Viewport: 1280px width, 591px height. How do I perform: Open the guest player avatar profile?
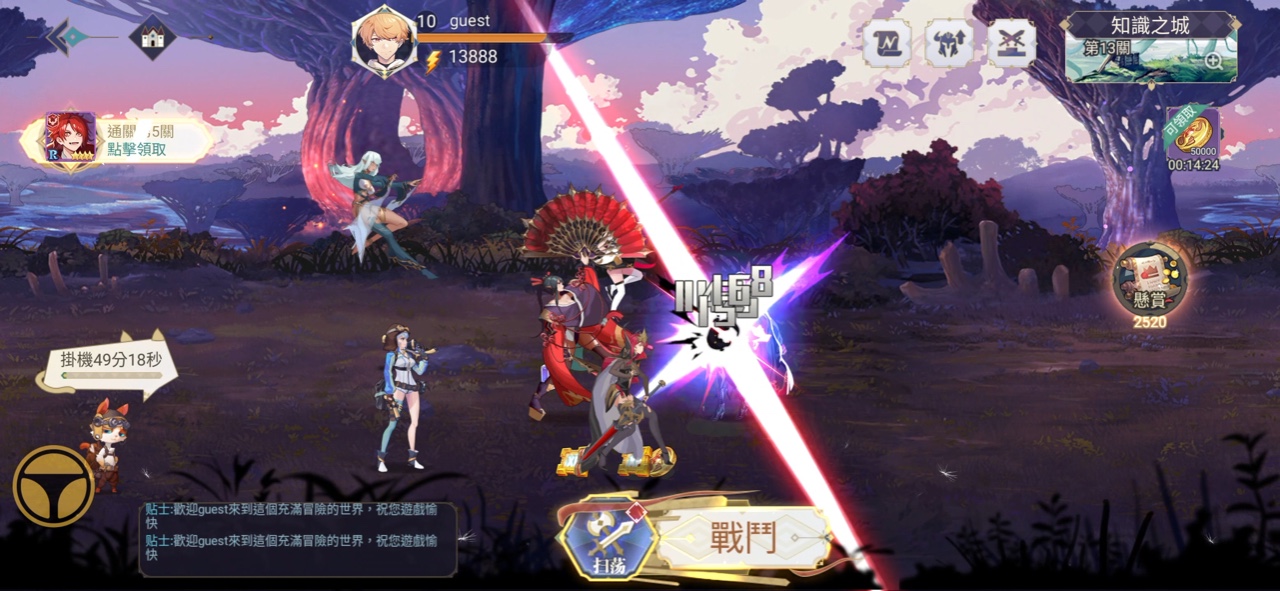point(385,41)
